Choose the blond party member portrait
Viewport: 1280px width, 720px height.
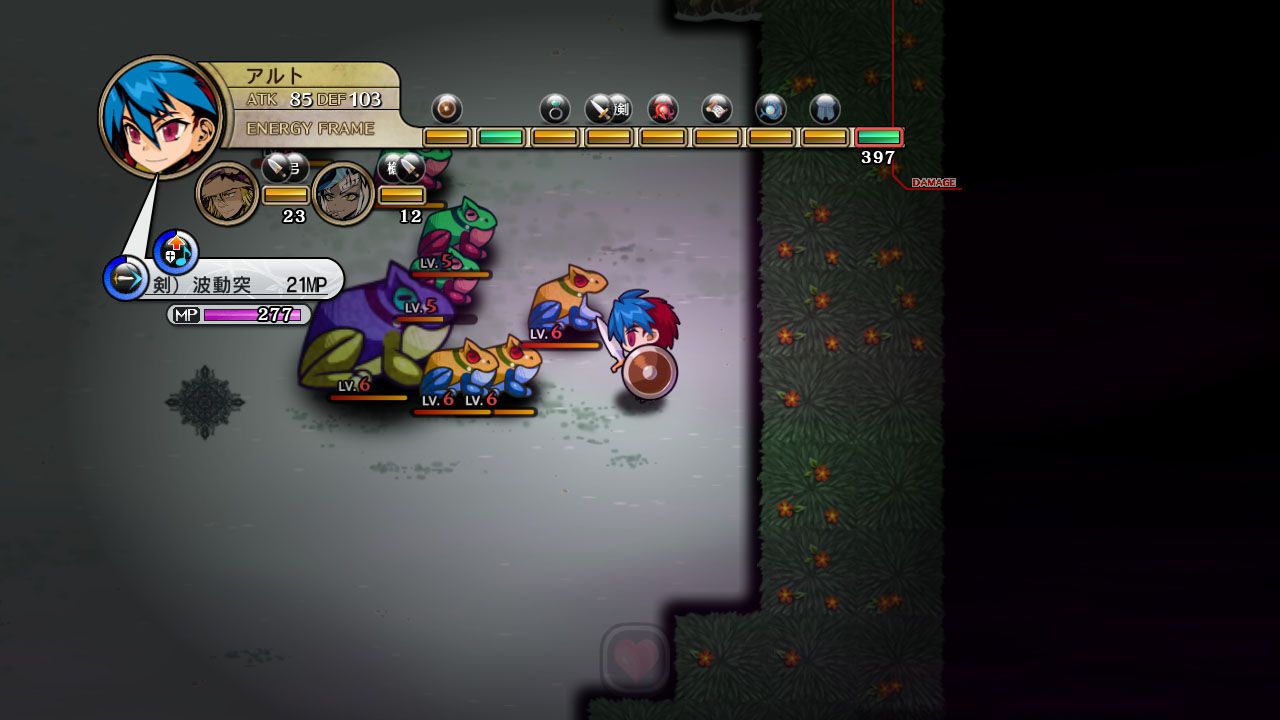[227, 193]
